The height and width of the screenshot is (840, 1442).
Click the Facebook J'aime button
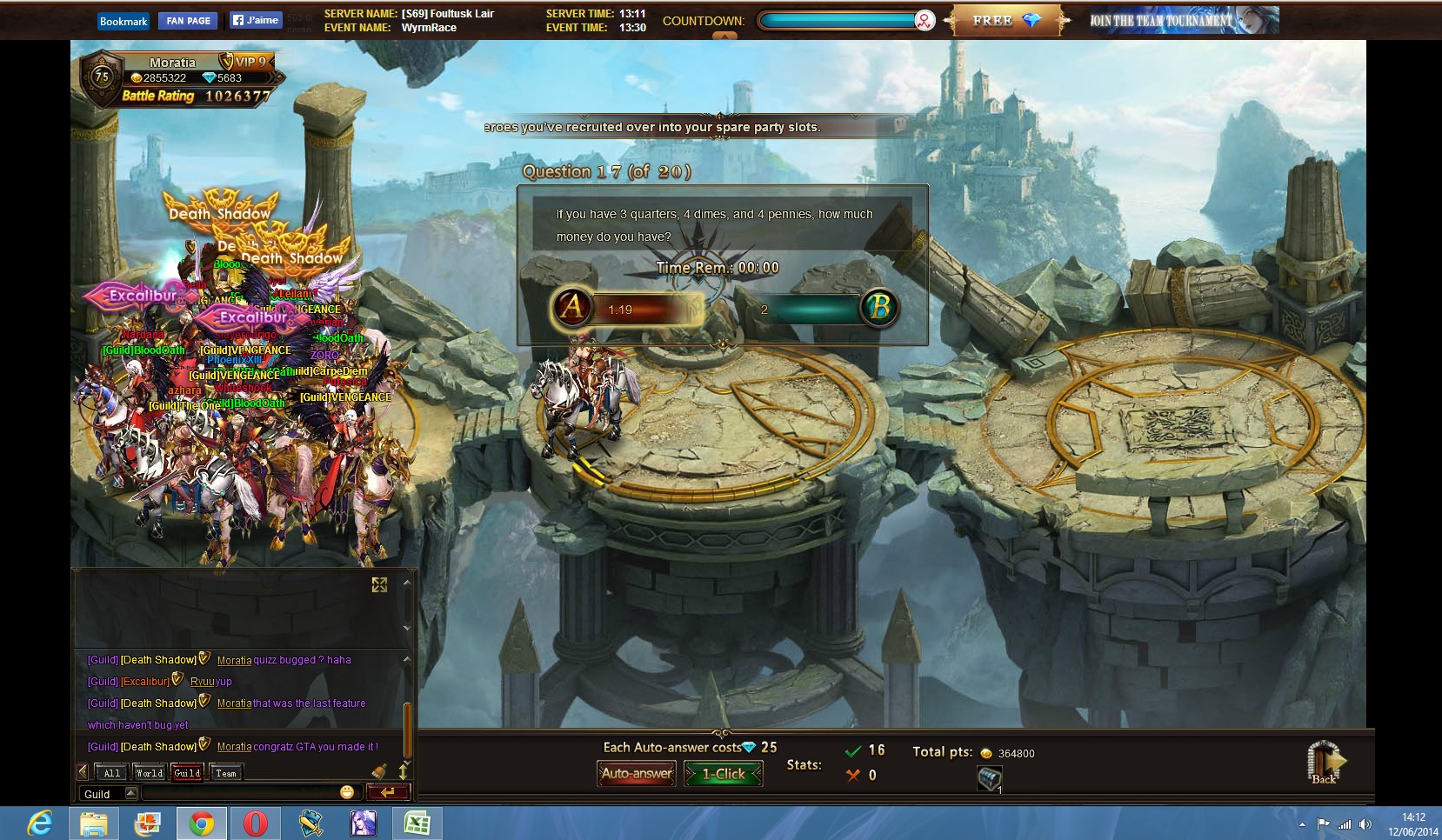256,20
